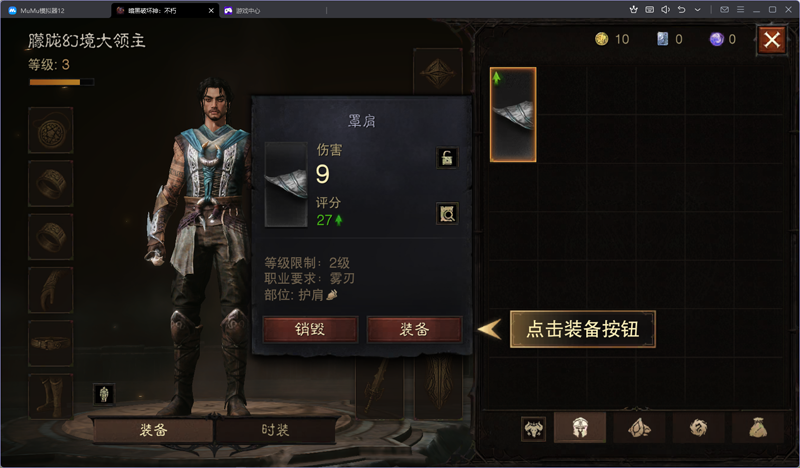Toggle the padlock icon on the item card
Image resolution: width=800 pixels, height=468 pixels.
447,158
